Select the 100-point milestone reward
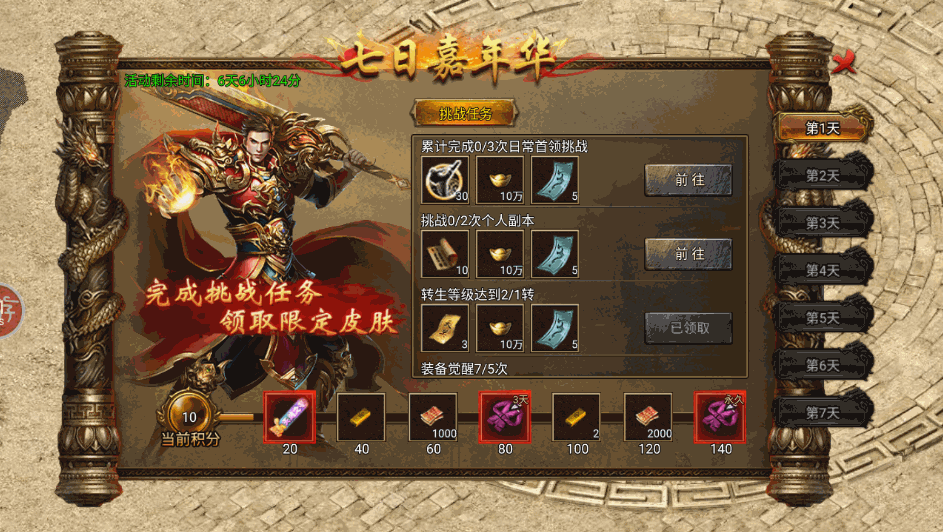 [x=577, y=417]
